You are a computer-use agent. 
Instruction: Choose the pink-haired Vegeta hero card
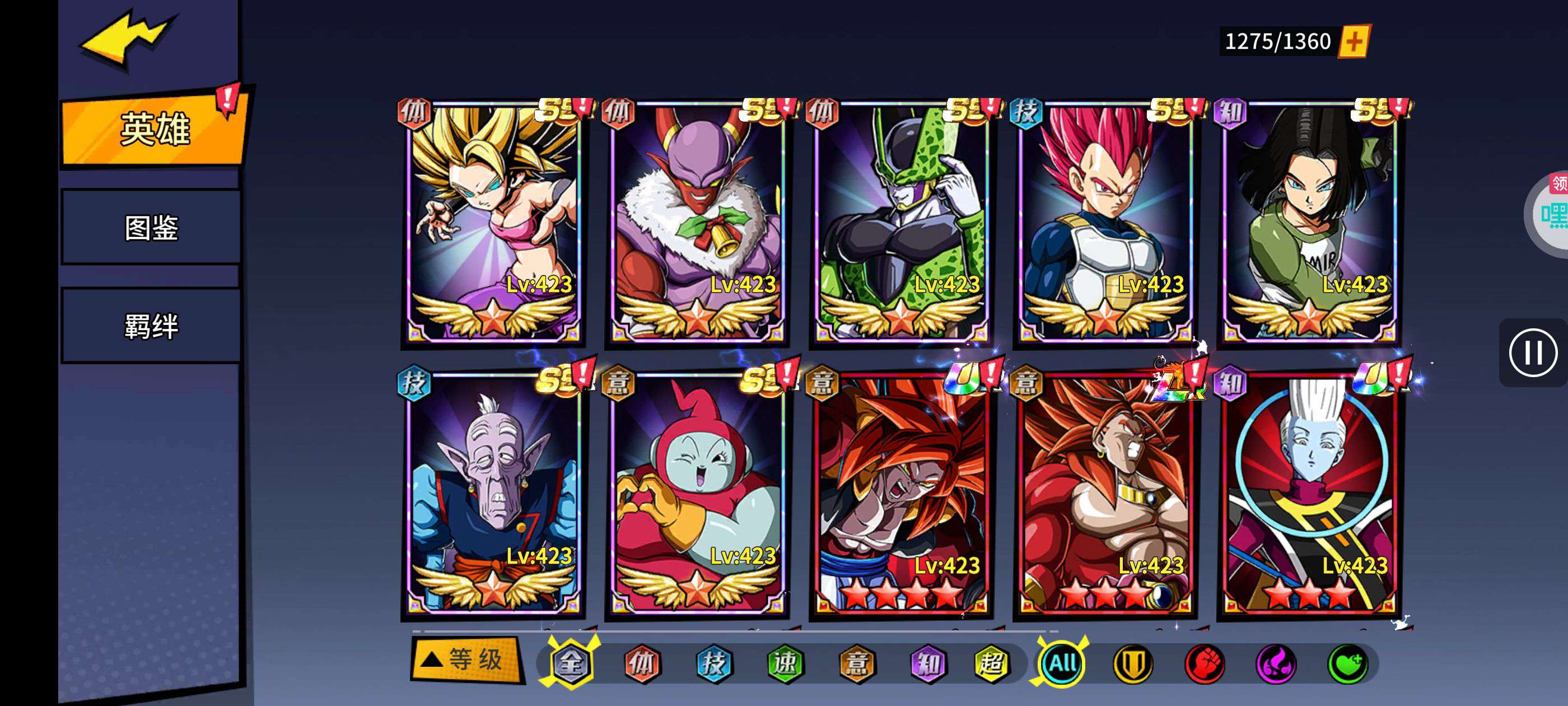[1105, 222]
